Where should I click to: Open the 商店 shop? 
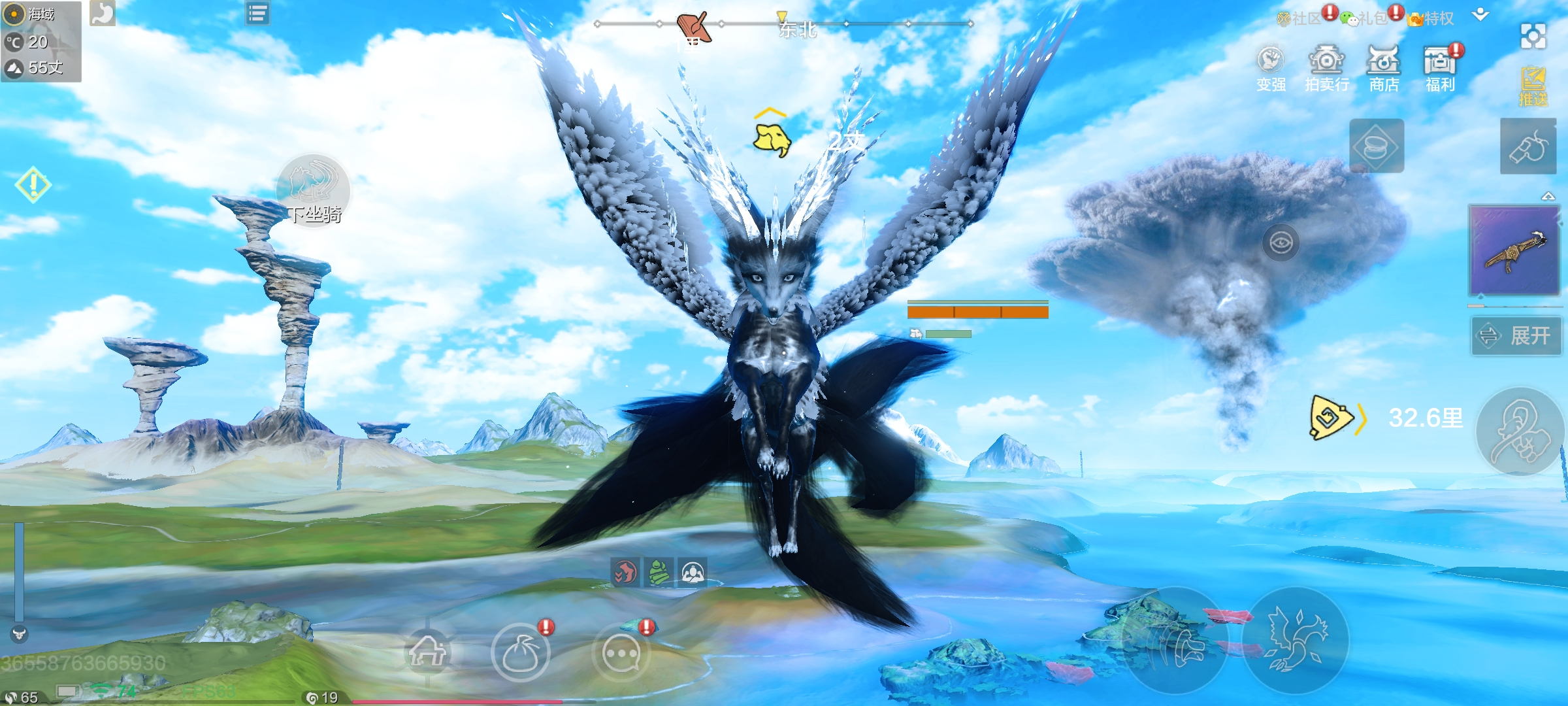point(1383,68)
